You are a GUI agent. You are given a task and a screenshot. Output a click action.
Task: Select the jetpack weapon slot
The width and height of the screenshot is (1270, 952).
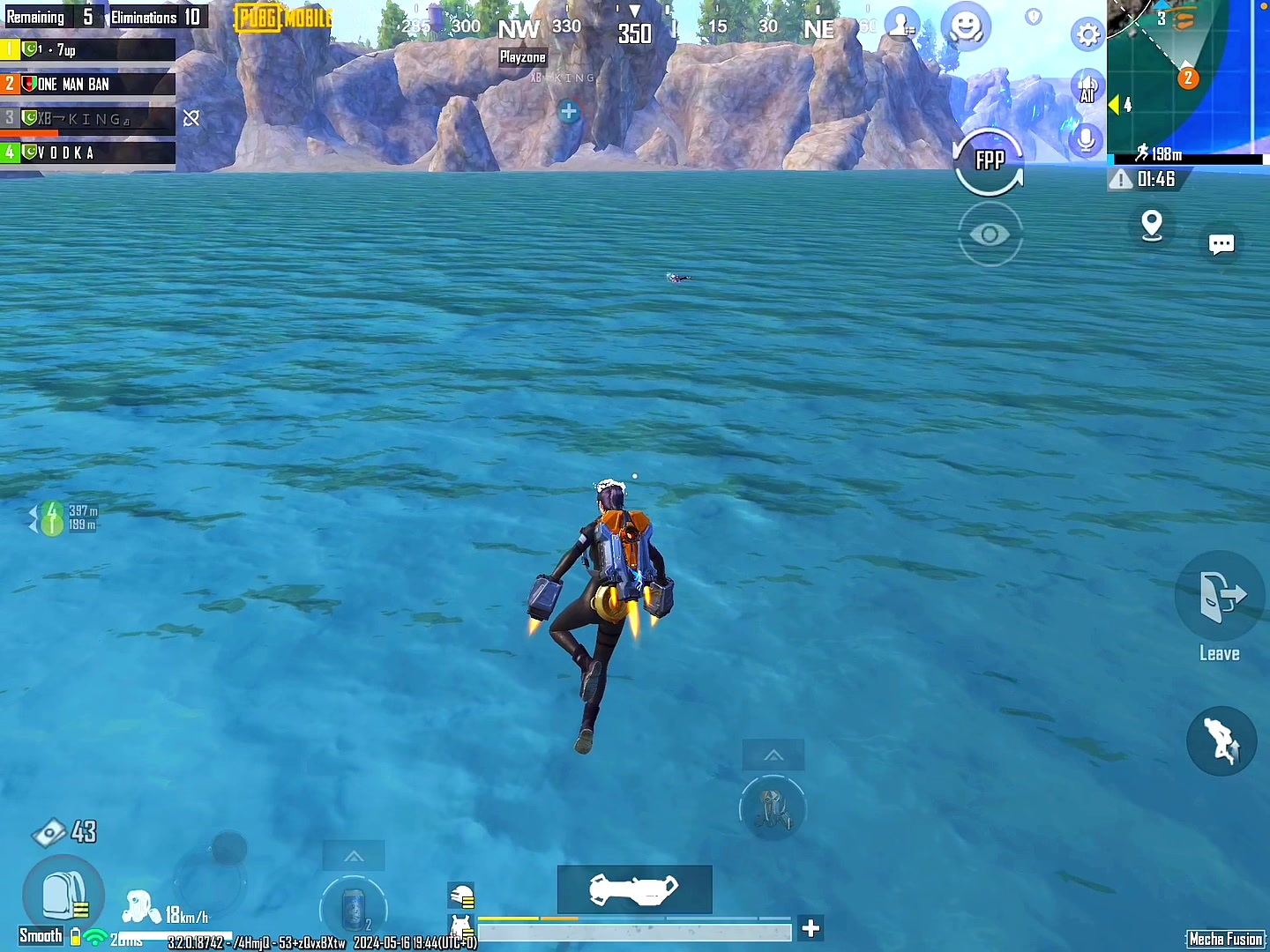634,889
